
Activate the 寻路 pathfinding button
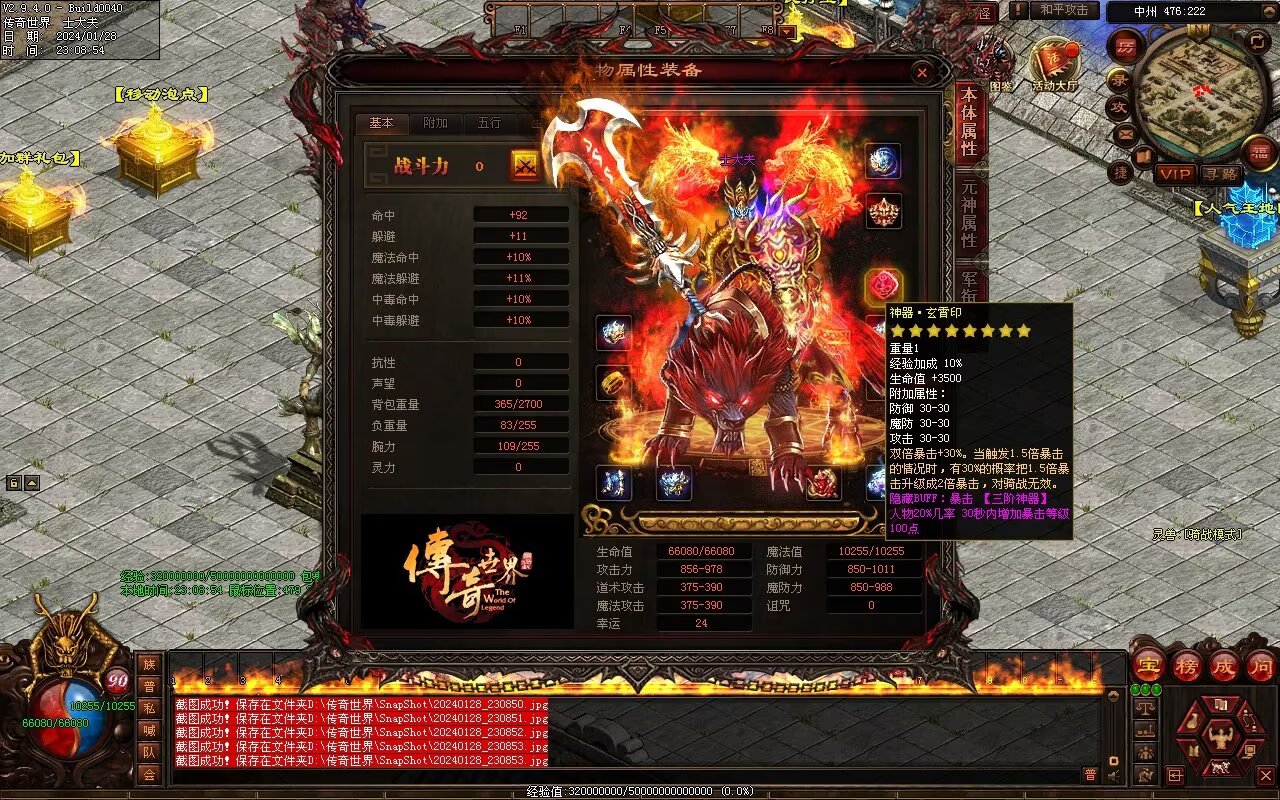tap(1220, 174)
